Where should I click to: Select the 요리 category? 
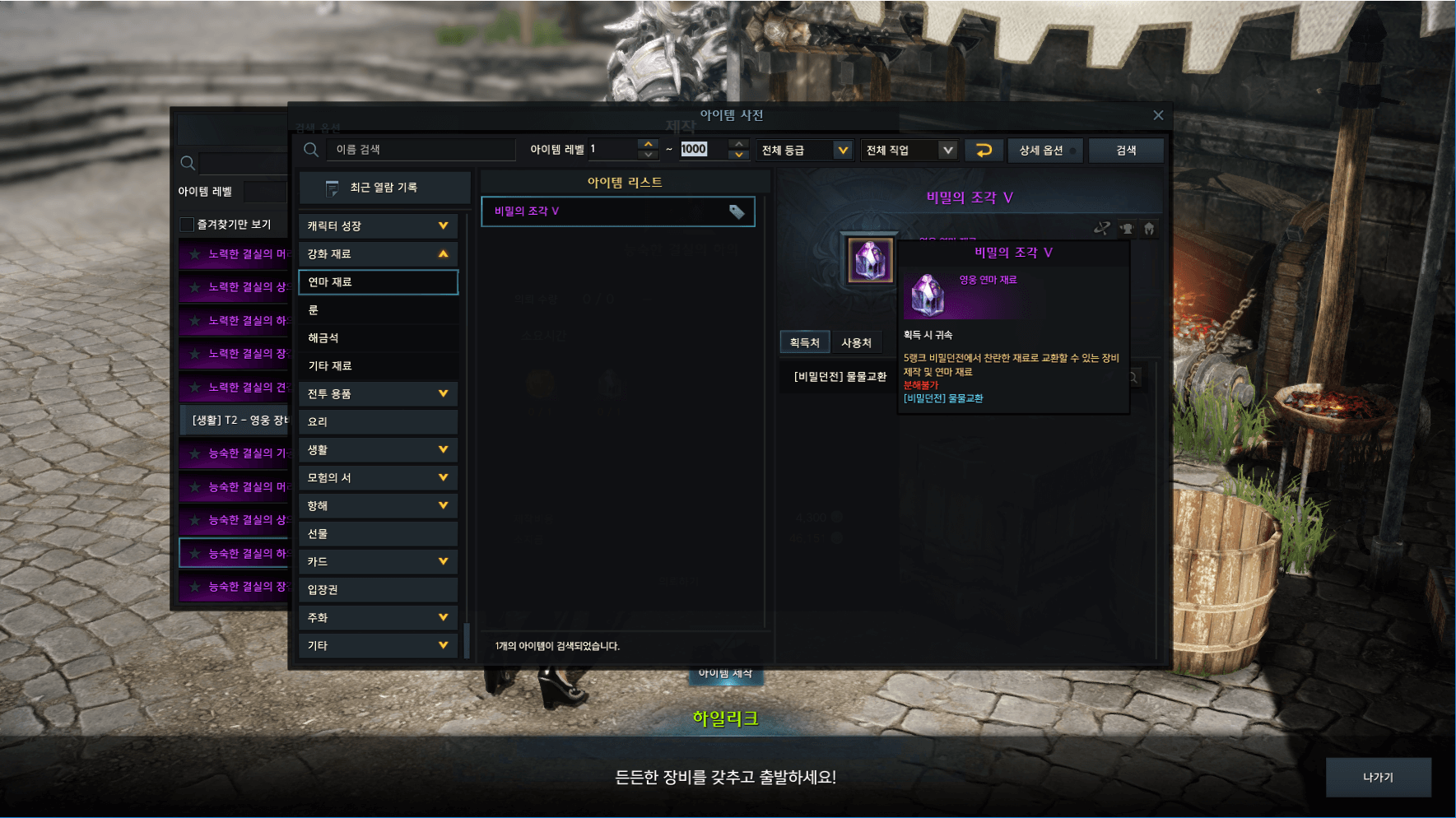tap(378, 421)
